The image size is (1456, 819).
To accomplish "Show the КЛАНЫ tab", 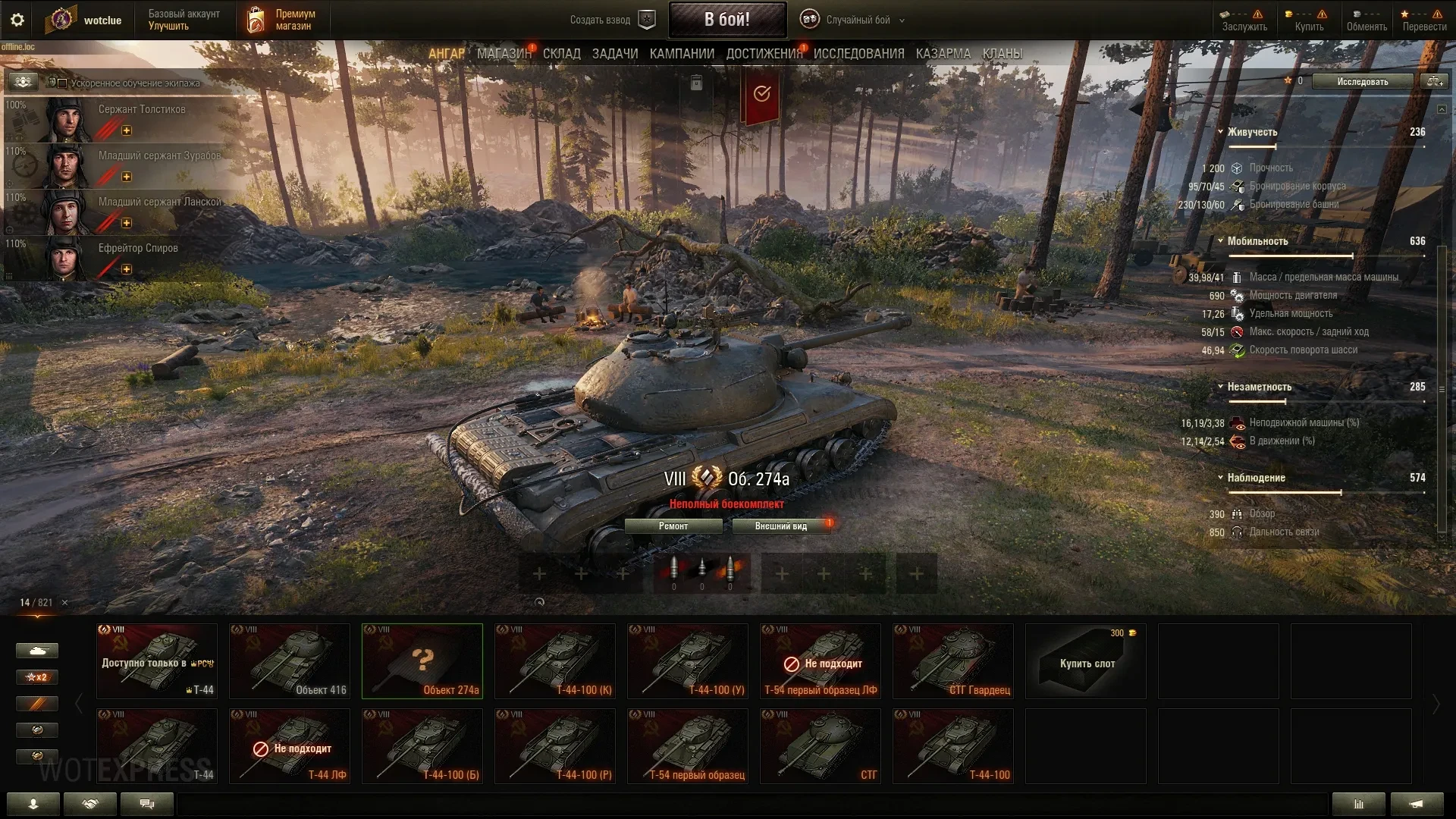I will [x=1002, y=54].
